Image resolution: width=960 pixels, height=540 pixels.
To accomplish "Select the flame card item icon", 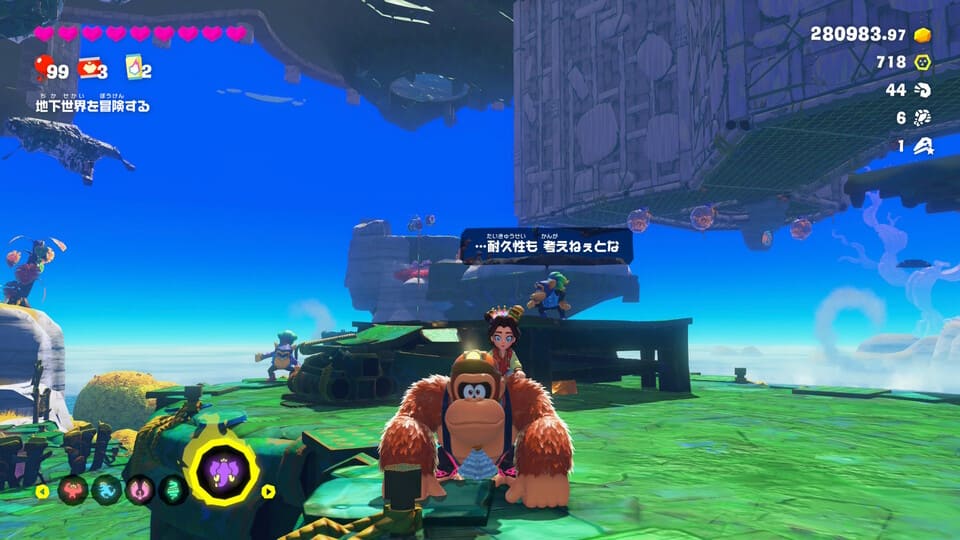I will pyautogui.click(x=133, y=68).
